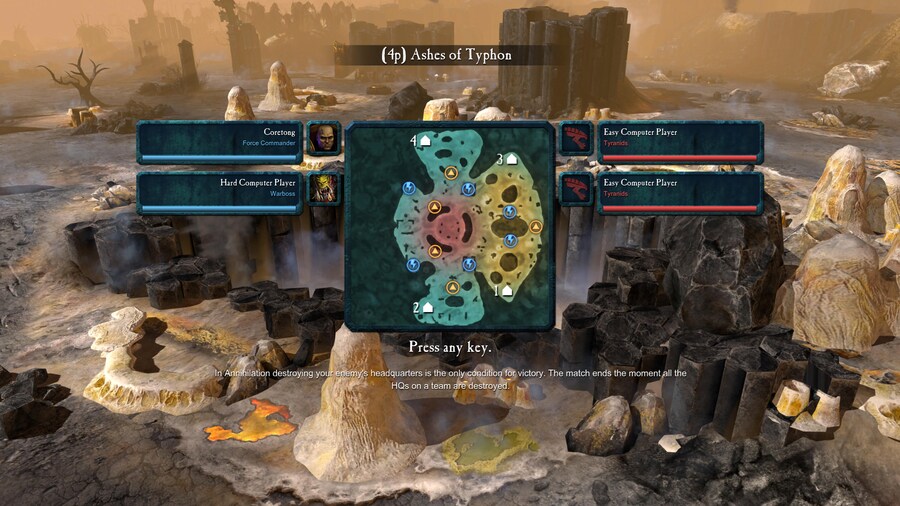Click the Ork Warboss portrait
The width and height of the screenshot is (900, 506).
(x=323, y=189)
